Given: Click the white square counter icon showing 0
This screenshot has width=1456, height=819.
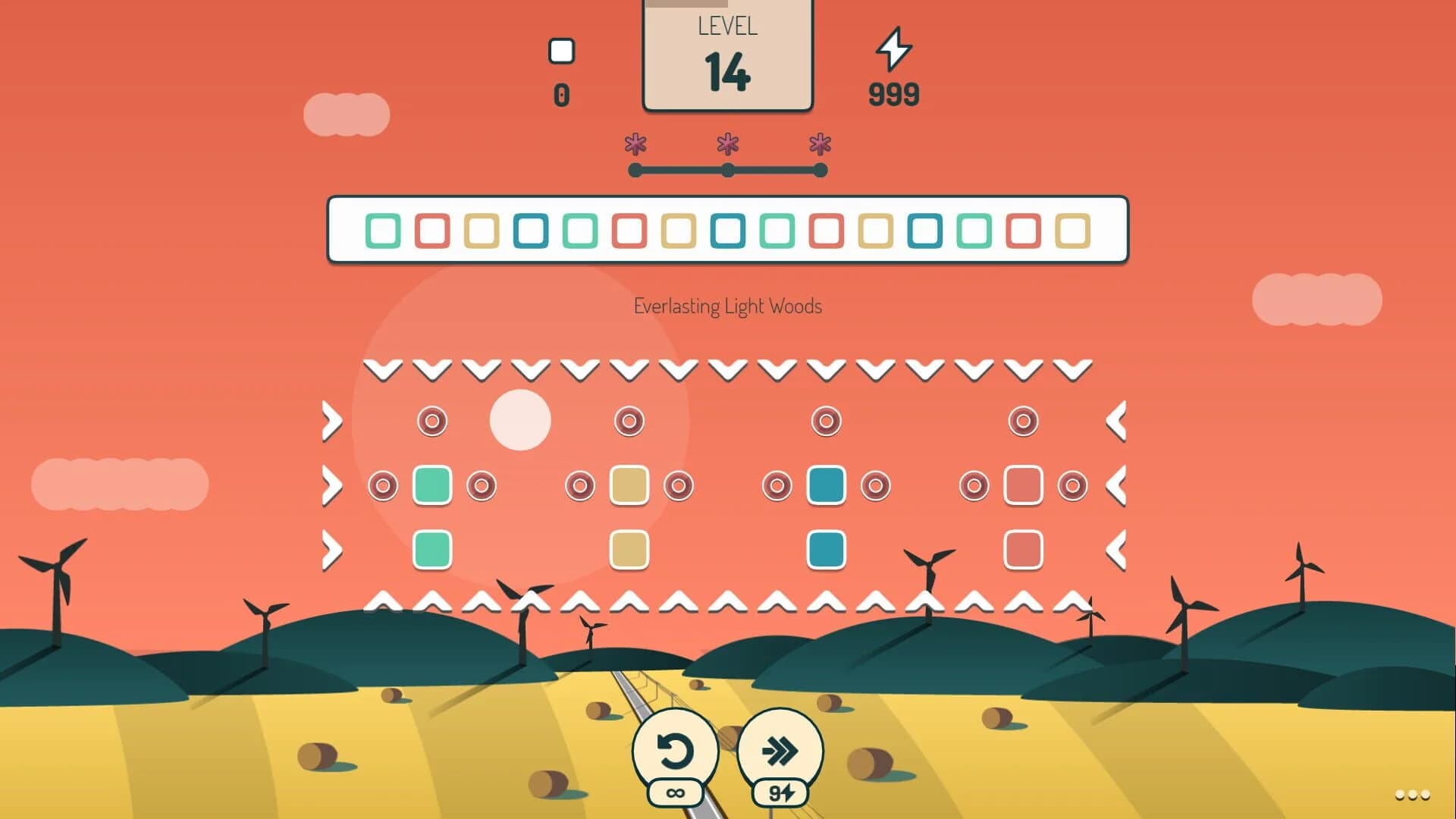Looking at the screenshot, I should tap(562, 50).
